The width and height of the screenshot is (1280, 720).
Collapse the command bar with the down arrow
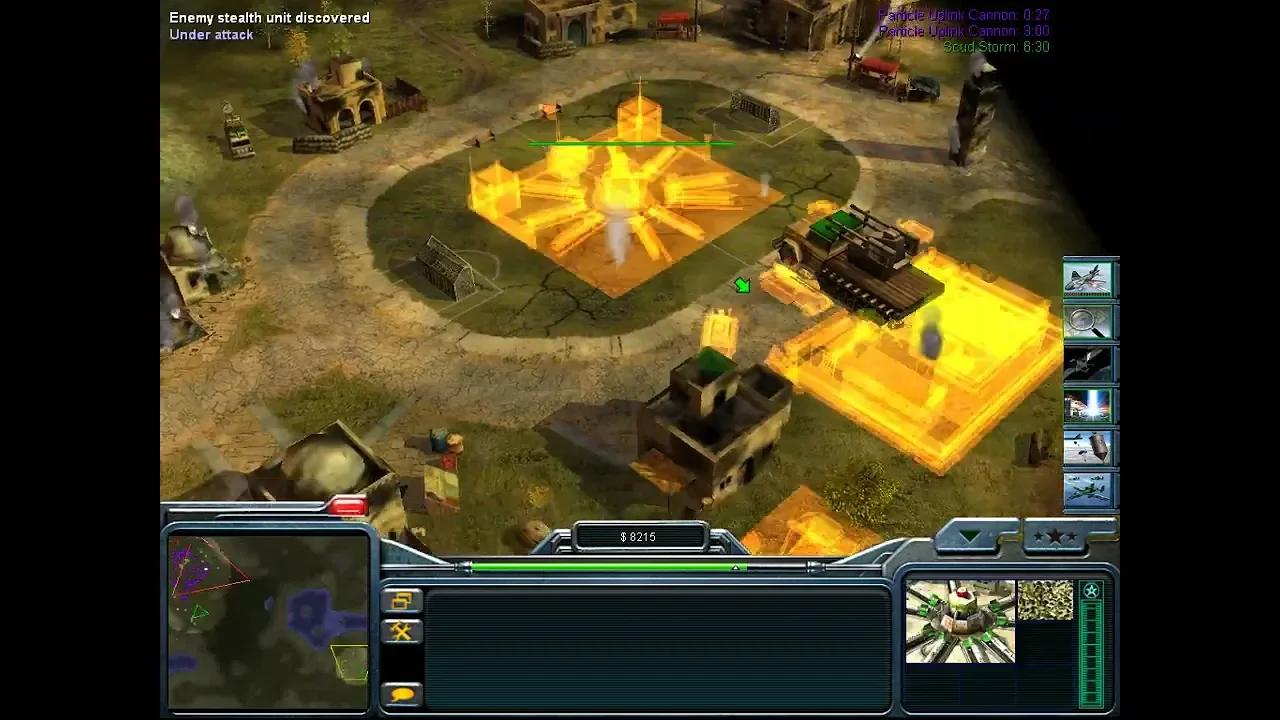click(x=968, y=537)
